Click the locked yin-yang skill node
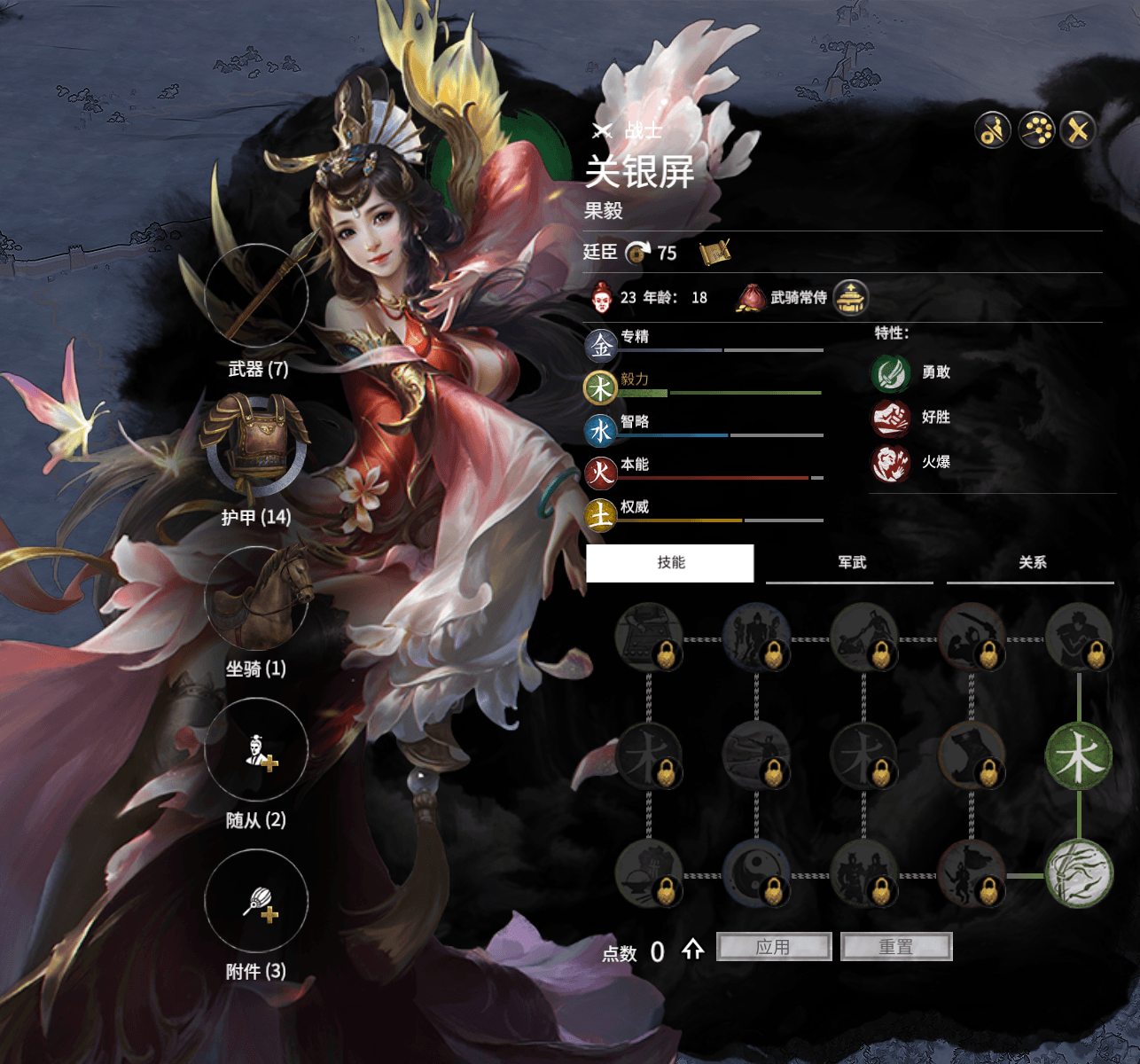The image size is (1140, 1064). pyautogui.click(x=756, y=873)
